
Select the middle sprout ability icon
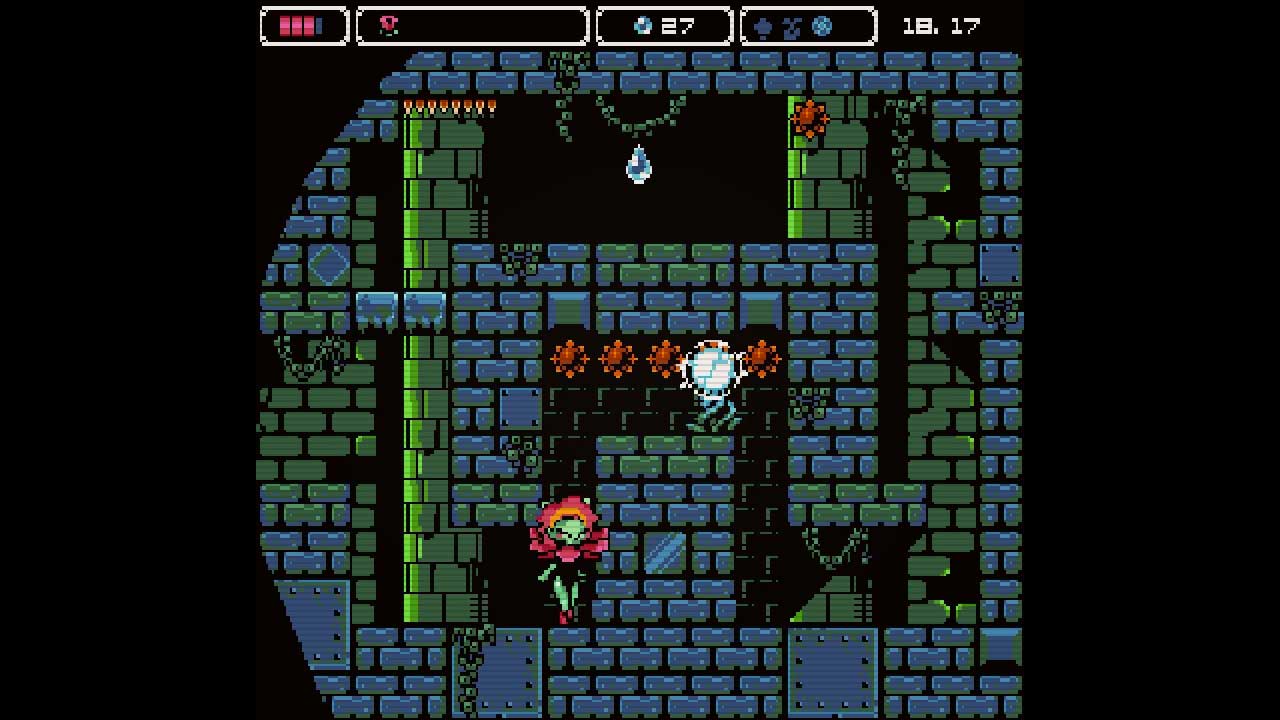point(792,28)
